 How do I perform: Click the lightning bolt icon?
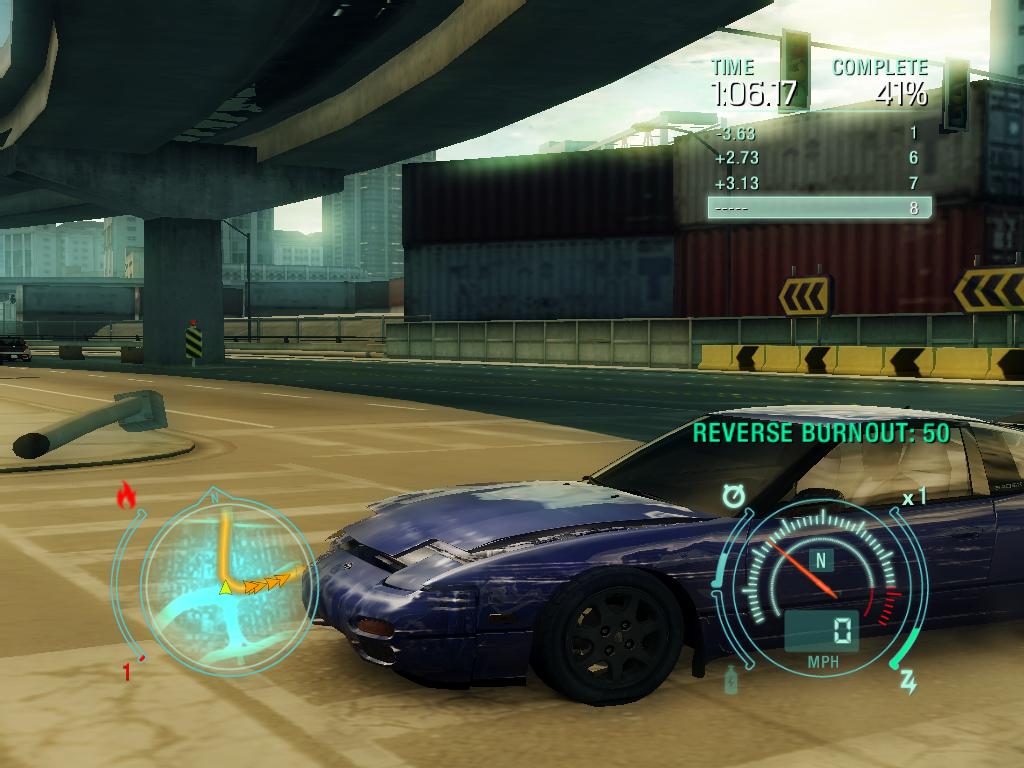tap(908, 682)
